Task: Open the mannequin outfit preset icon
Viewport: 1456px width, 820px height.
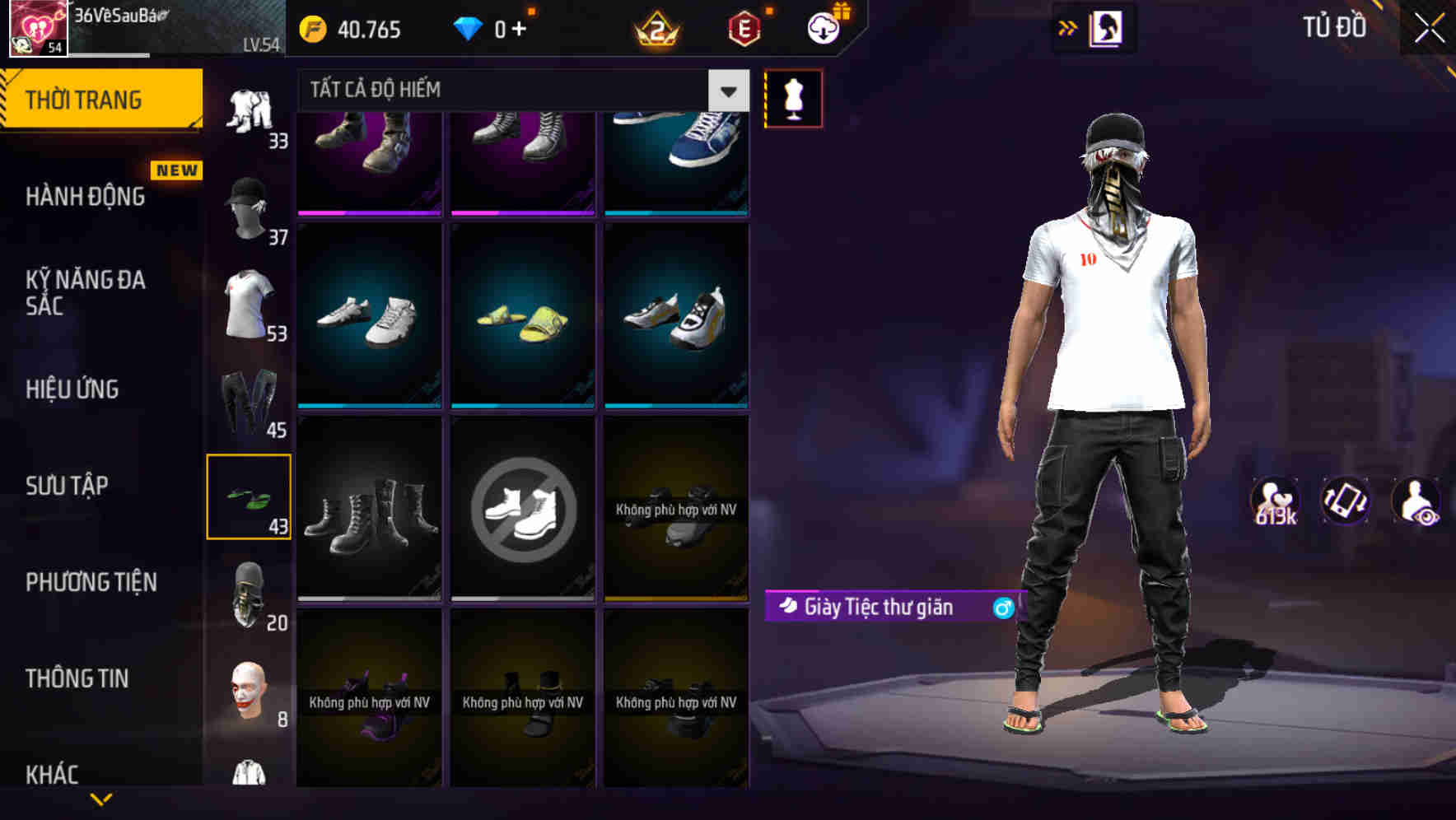Action: [794, 97]
